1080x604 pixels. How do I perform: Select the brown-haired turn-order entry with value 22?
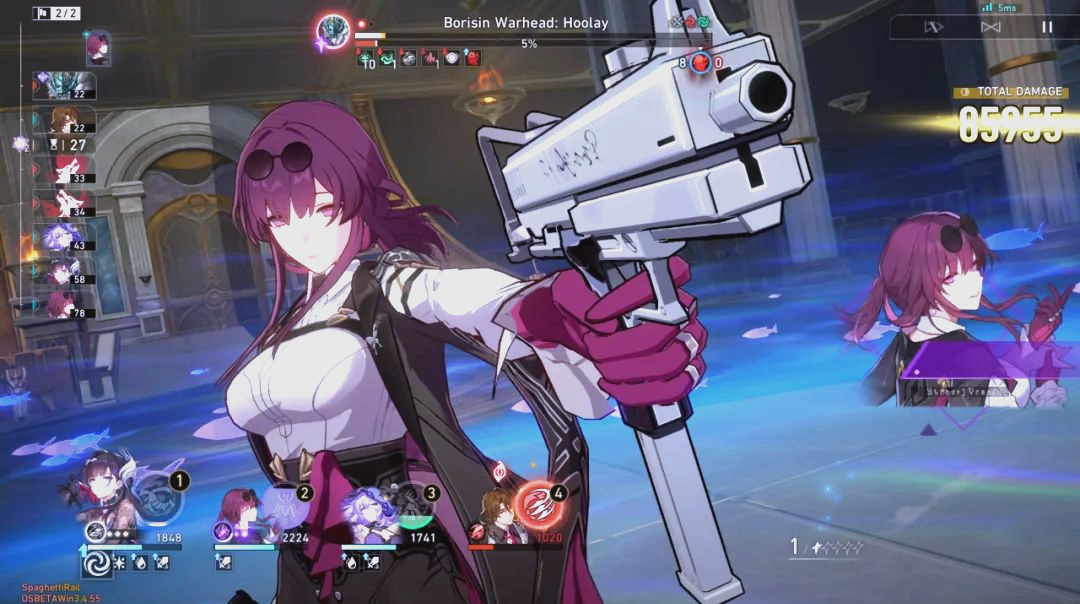pyautogui.click(x=64, y=120)
